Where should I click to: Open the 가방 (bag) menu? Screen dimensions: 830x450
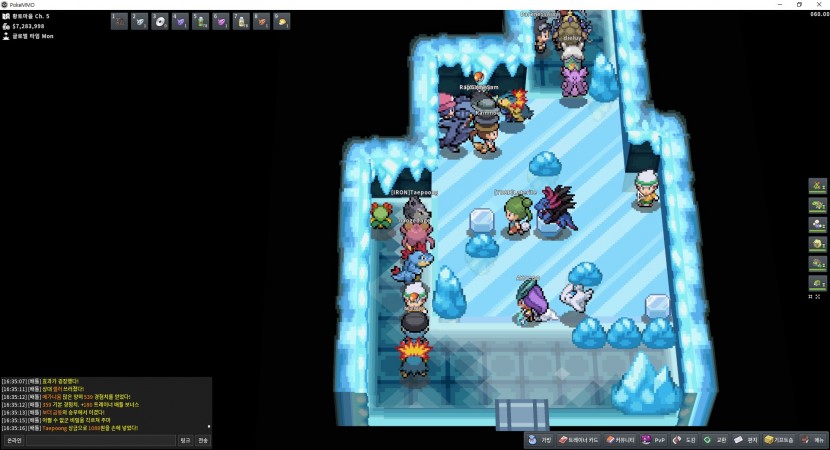(540, 440)
